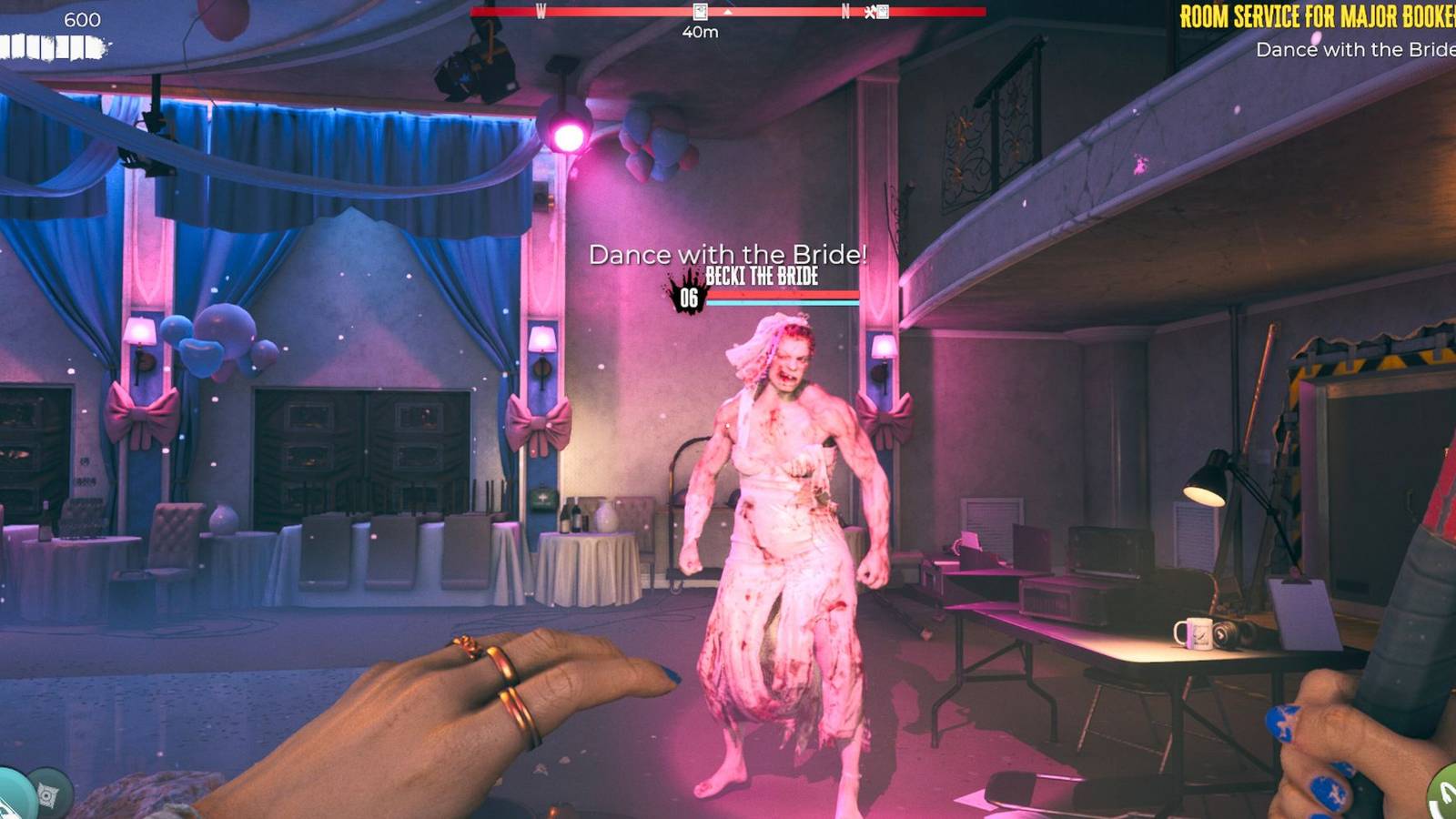Select the quest objective marker icon on the compass
1456x819 pixels.
click(x=699, y=12)
